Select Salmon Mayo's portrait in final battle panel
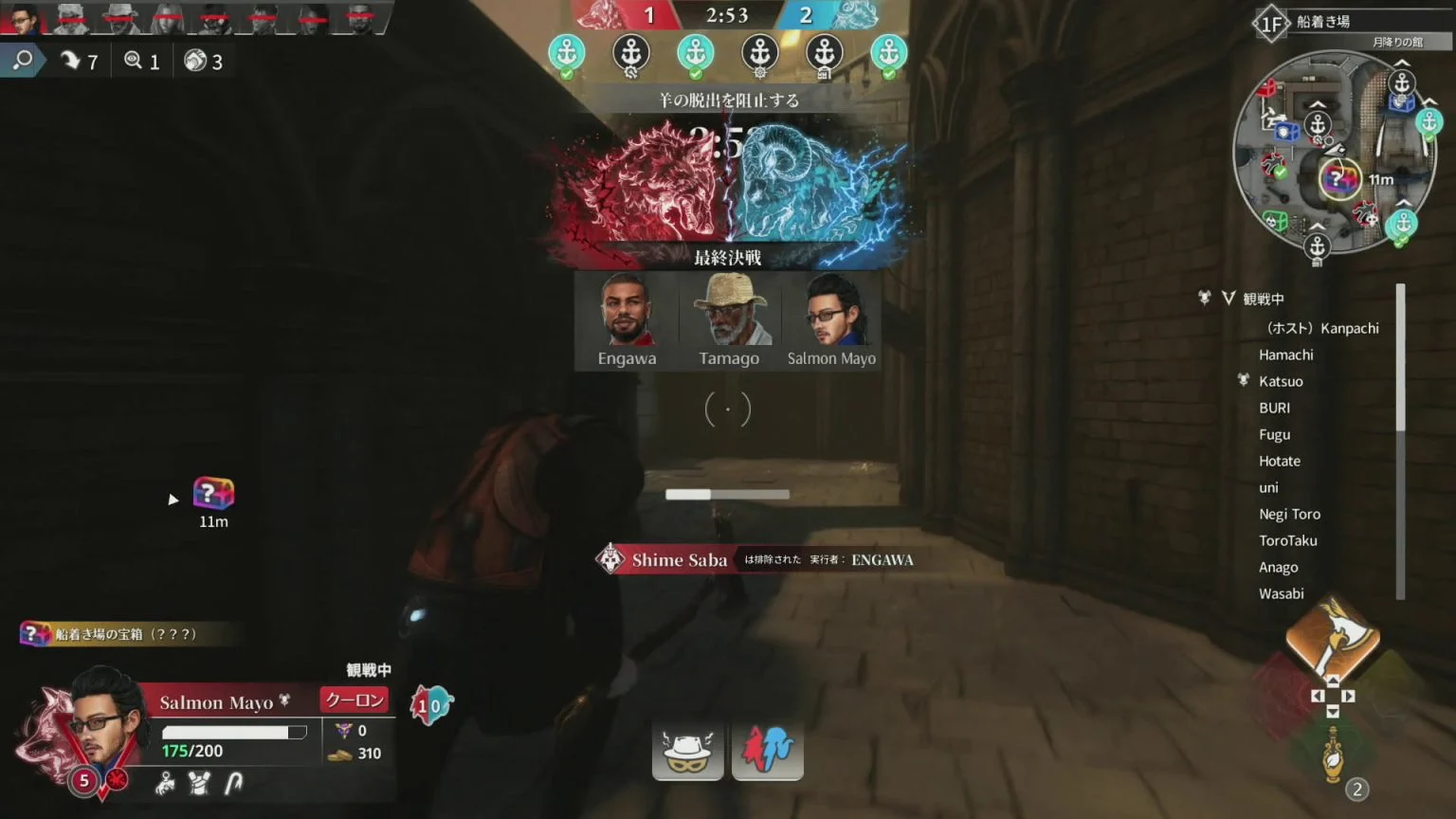 (x=831, y=312)
